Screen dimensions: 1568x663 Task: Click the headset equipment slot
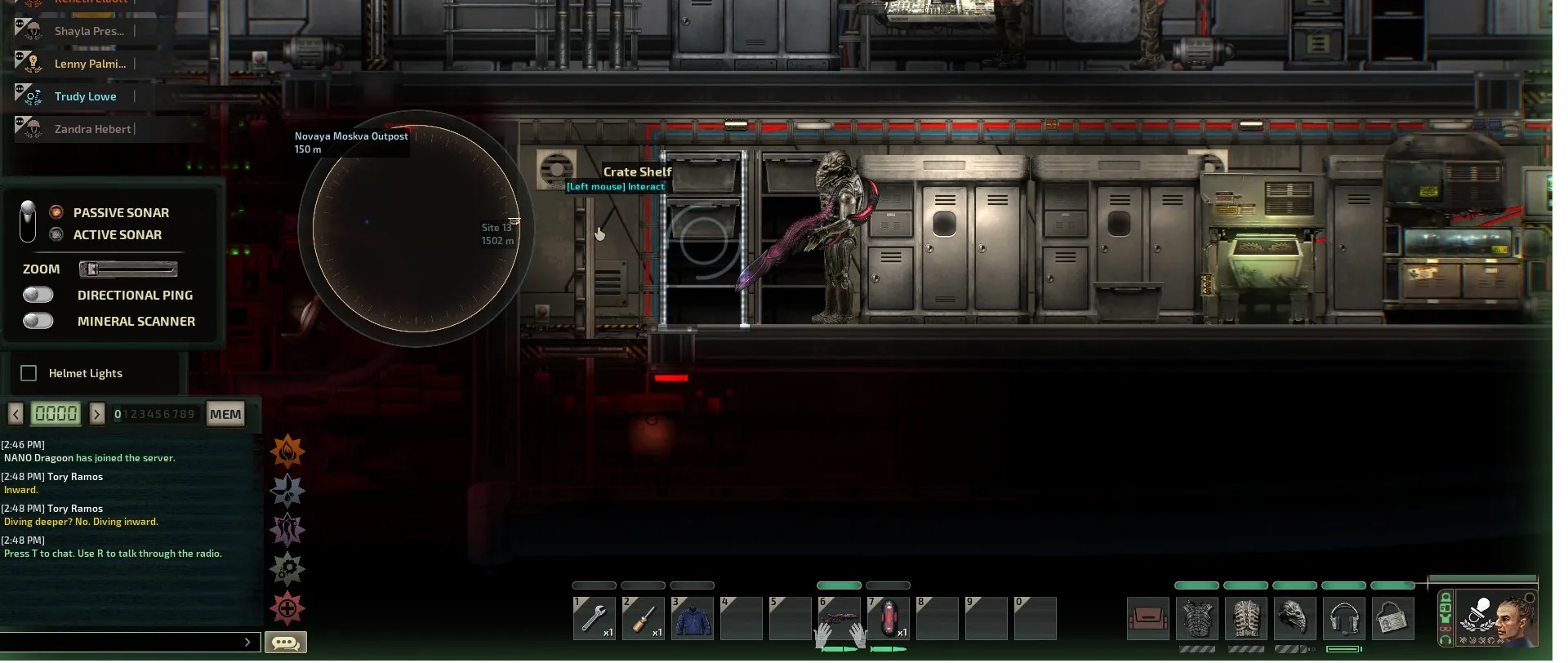pyautogui.click(x=1344, y=618)
